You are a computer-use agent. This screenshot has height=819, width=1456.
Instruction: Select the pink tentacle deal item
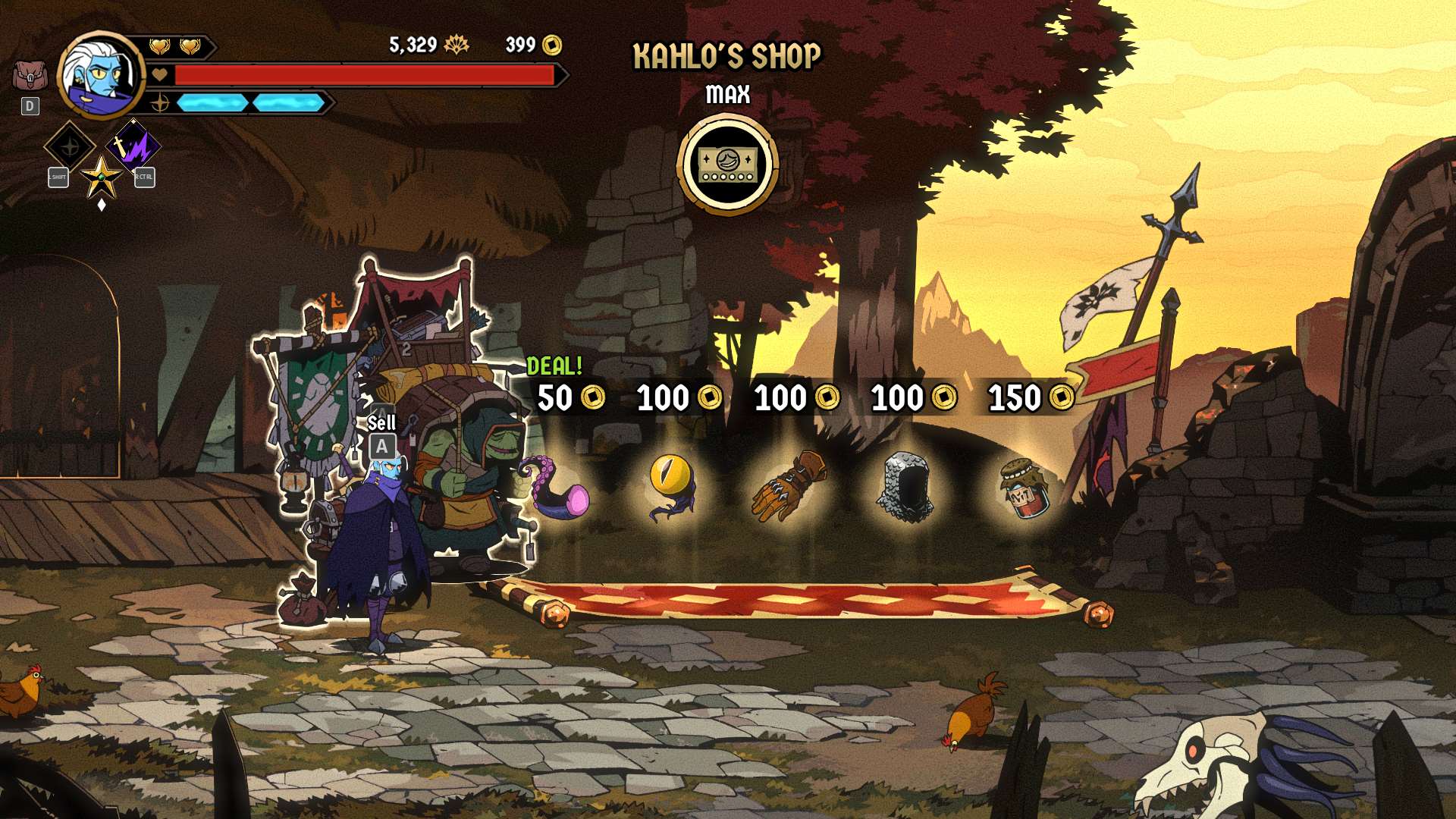click(x=560, y=489)
